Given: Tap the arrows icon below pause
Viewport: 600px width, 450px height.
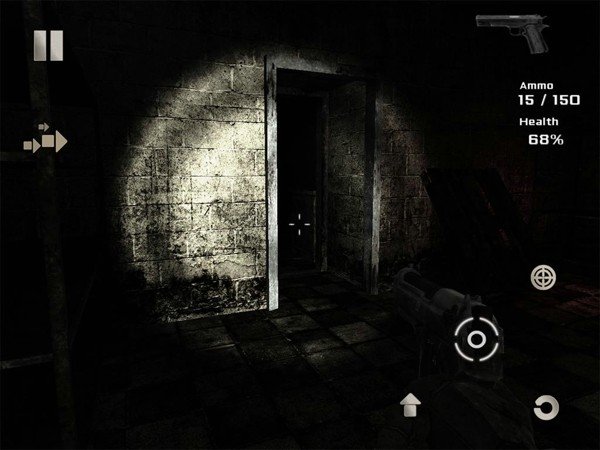Looking at the screenshot, I should pyautogui.click(x=45, y=139).
